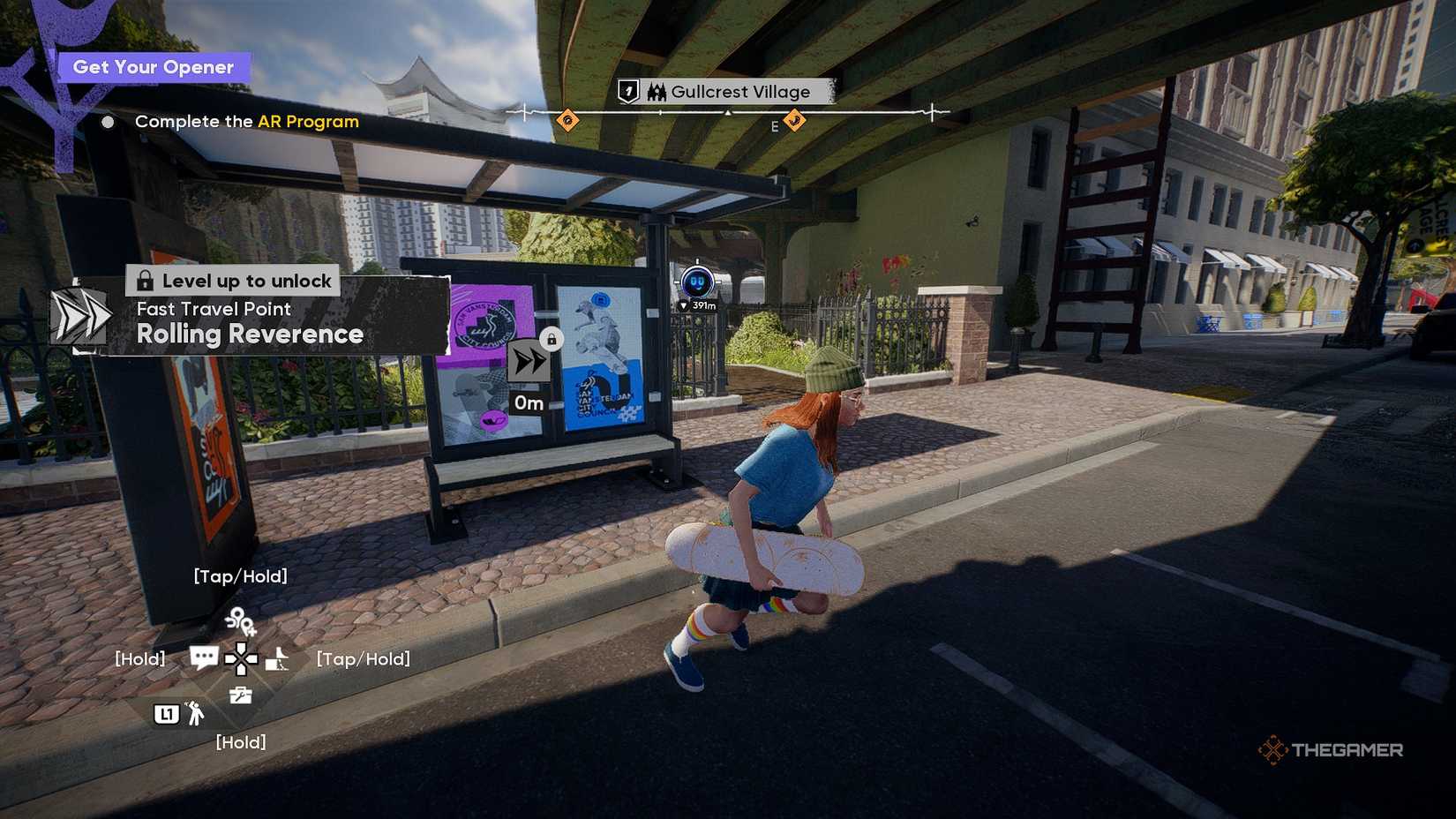Click the E direction letter on the compass bar

point(775,126)
